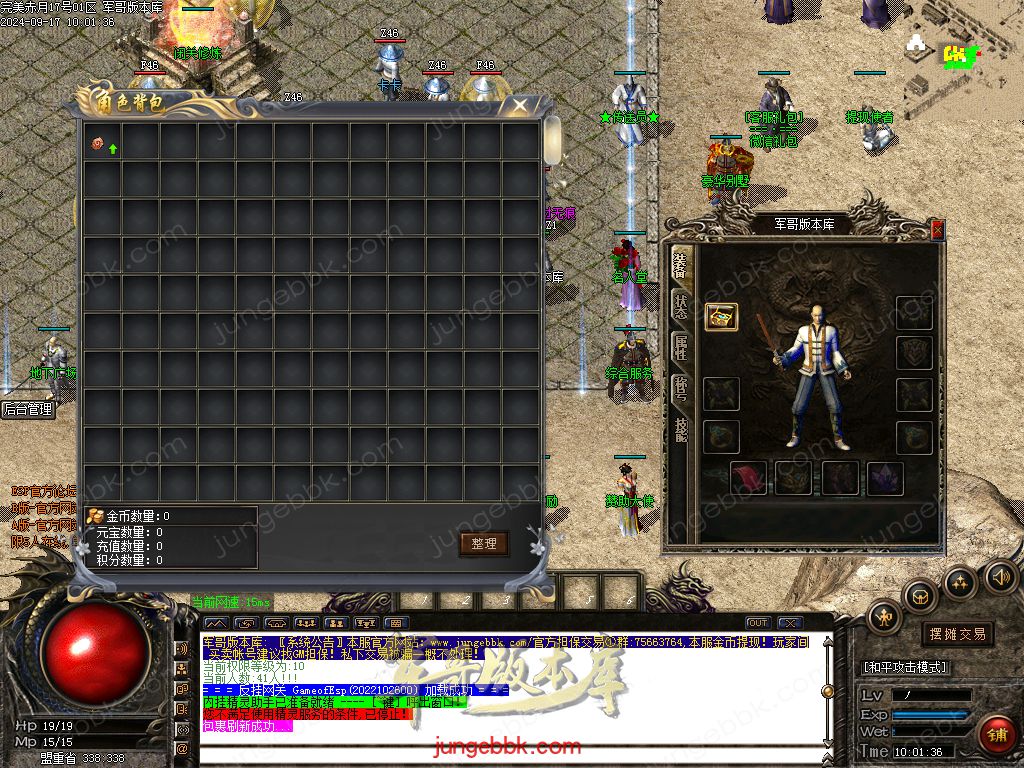The image size is (1024, 768).
Task: Click the 后台管理 admin button
Action: [27, 409]
